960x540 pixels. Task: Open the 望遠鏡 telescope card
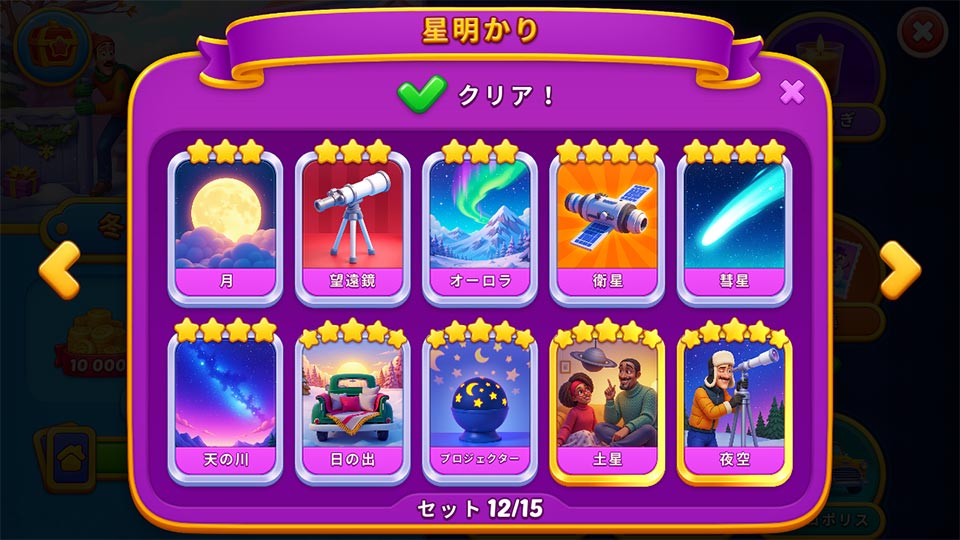[352, 225]
